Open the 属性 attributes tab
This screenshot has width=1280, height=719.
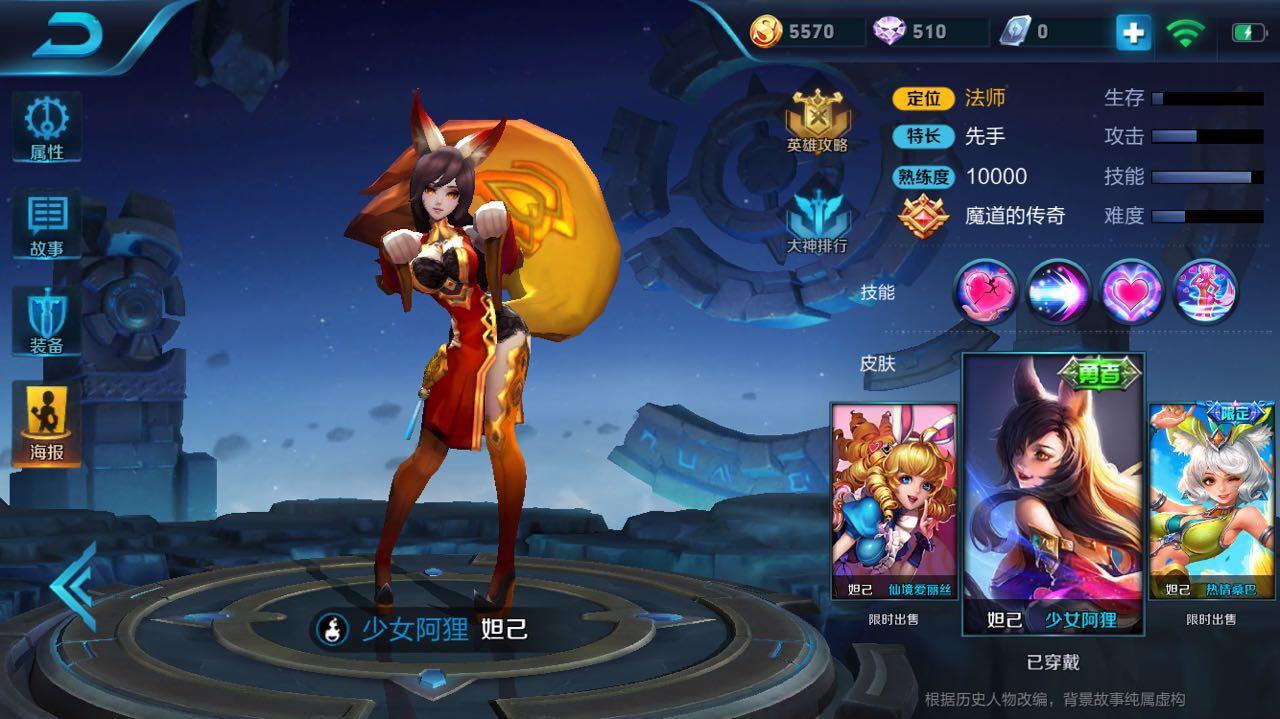coord(47,128)
